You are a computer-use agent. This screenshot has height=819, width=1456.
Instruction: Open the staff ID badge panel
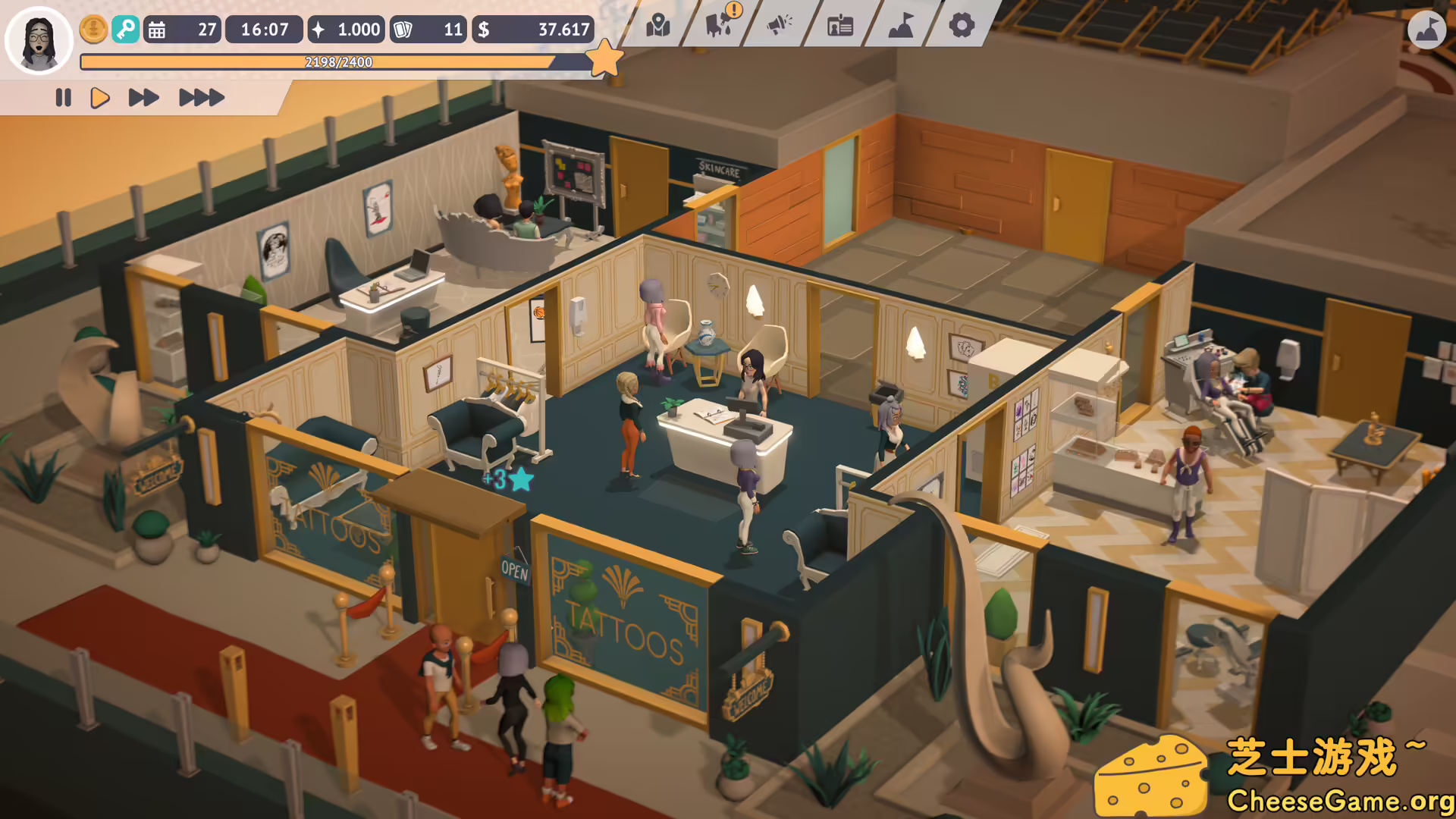coord(838,26)
